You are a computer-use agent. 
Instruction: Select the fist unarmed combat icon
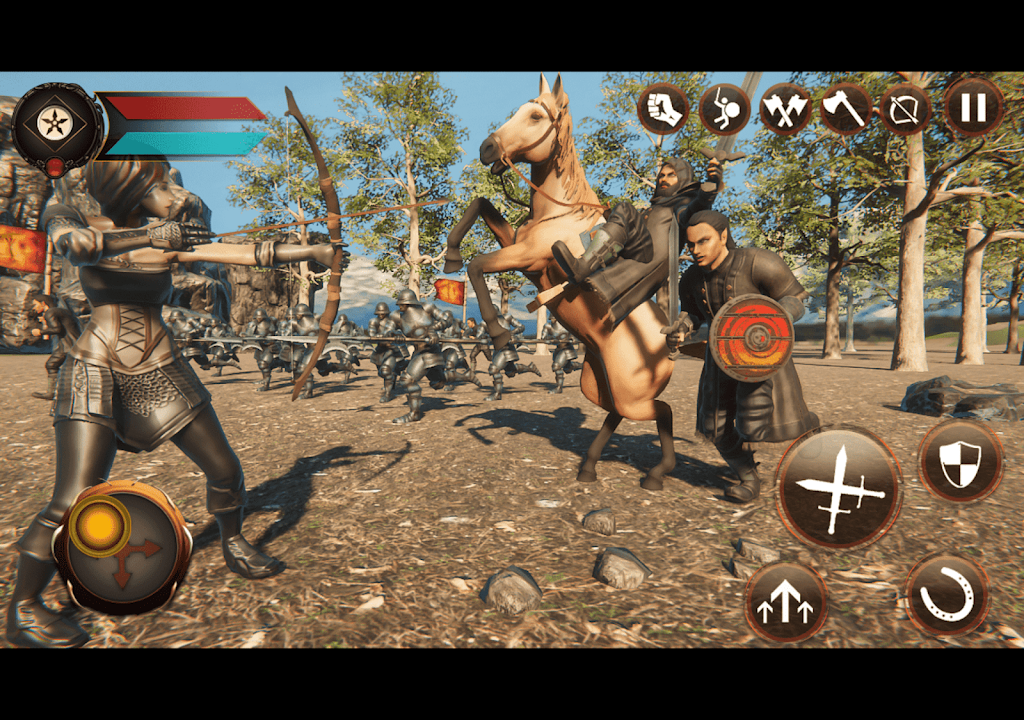pyautogui.click(x=663, y=109)
